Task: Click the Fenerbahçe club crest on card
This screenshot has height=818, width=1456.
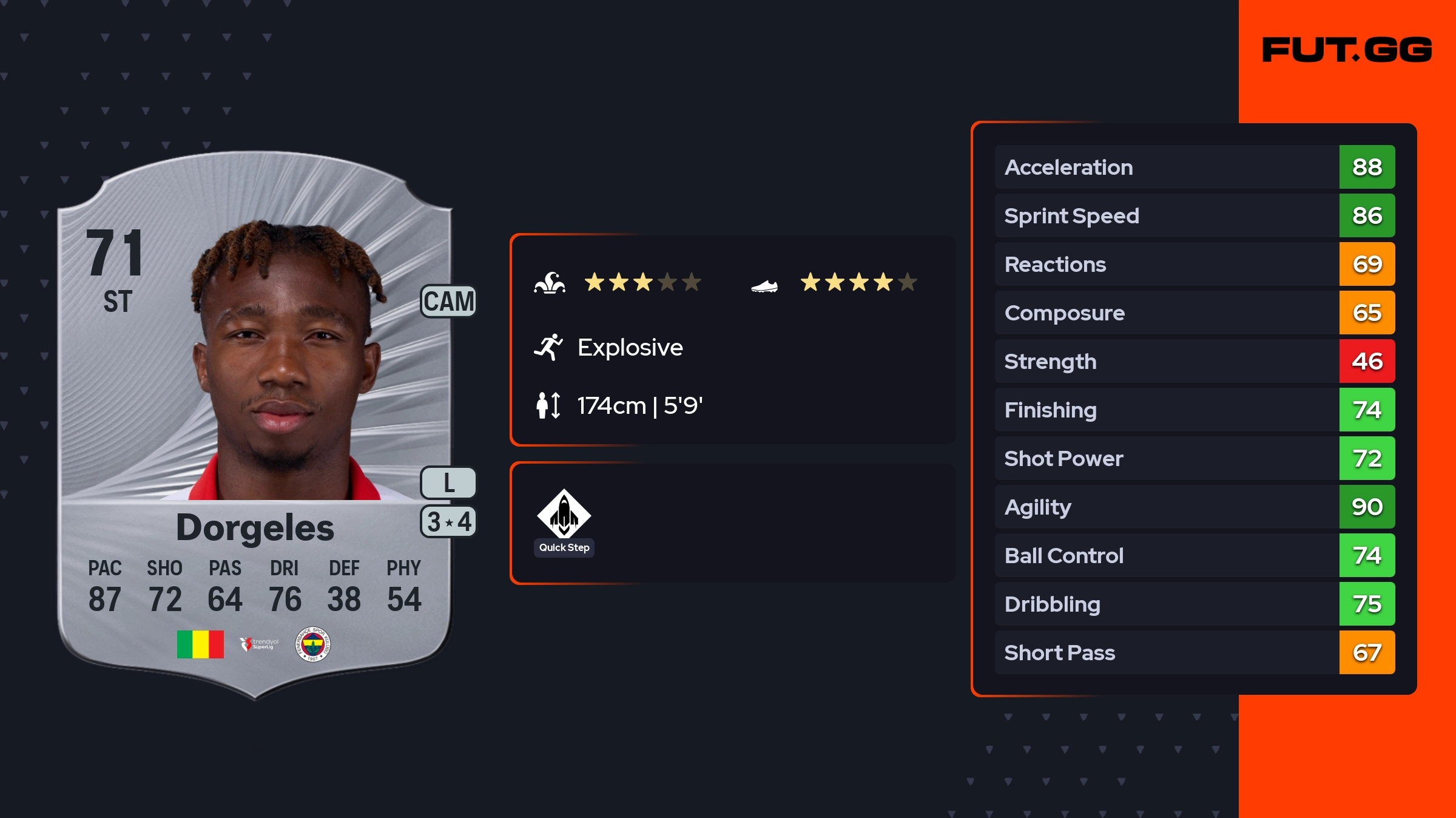Action: pos(312,644)
